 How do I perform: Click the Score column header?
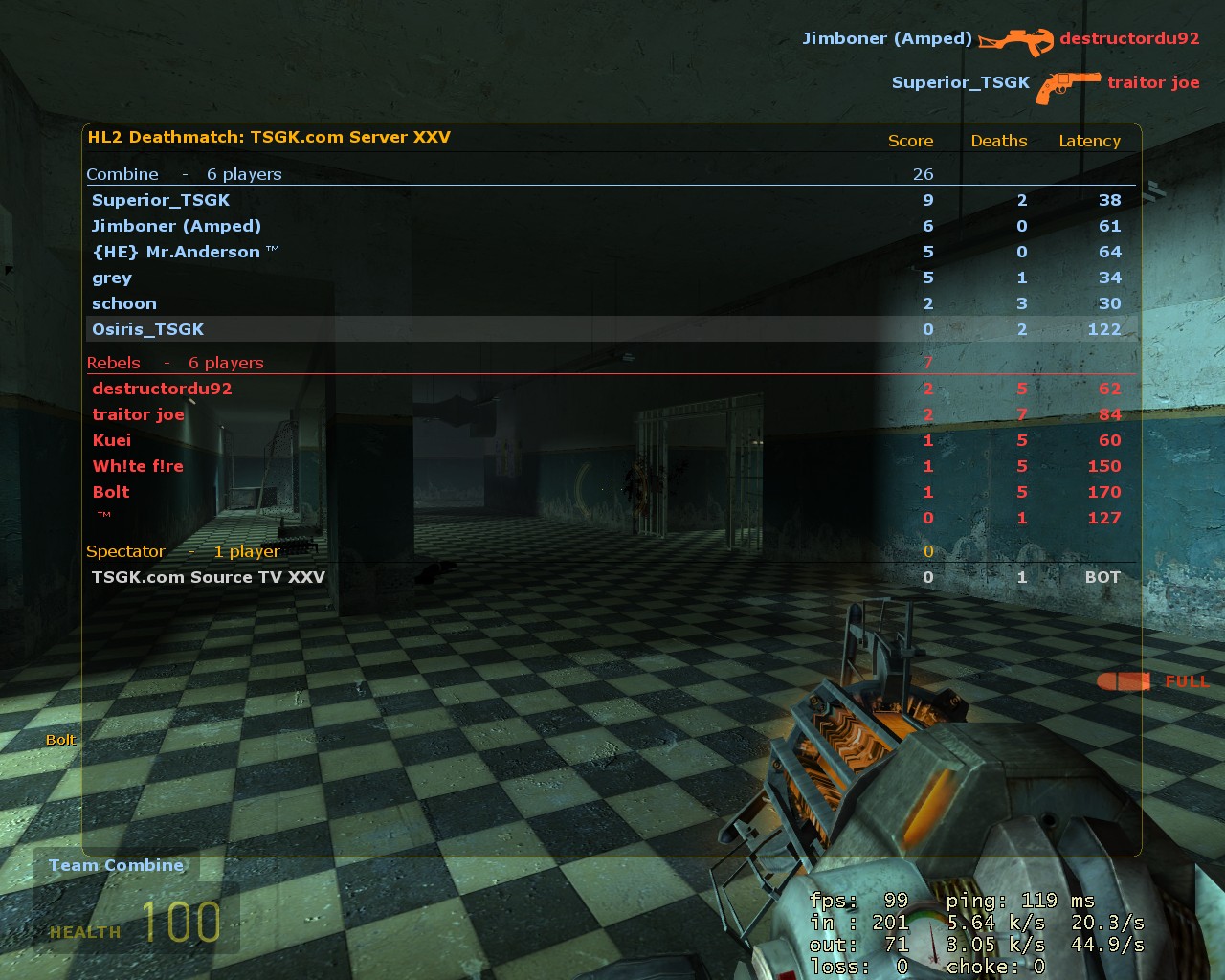(910, 141)
